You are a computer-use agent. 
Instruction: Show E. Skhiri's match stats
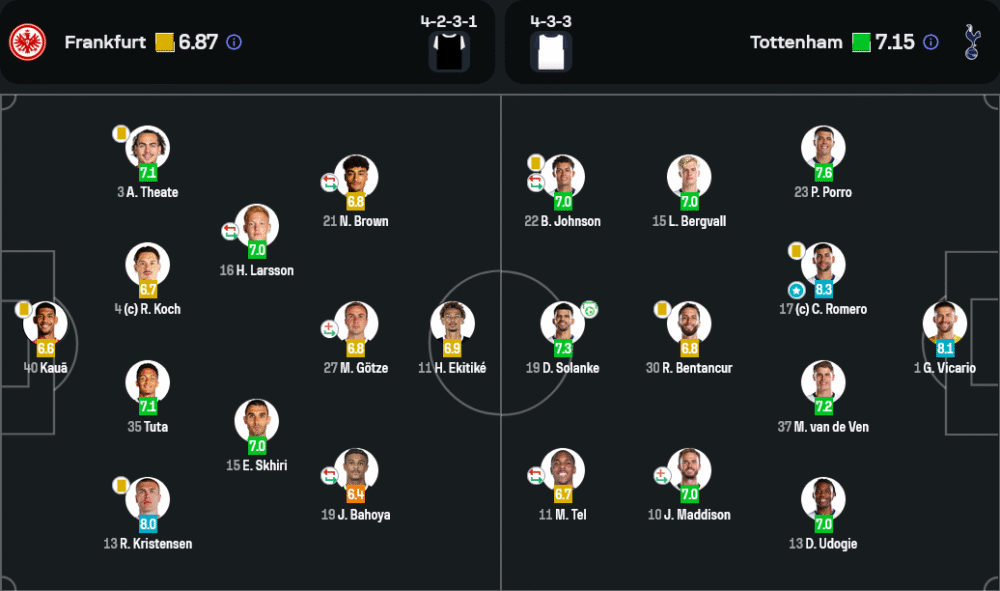(256, 420)
